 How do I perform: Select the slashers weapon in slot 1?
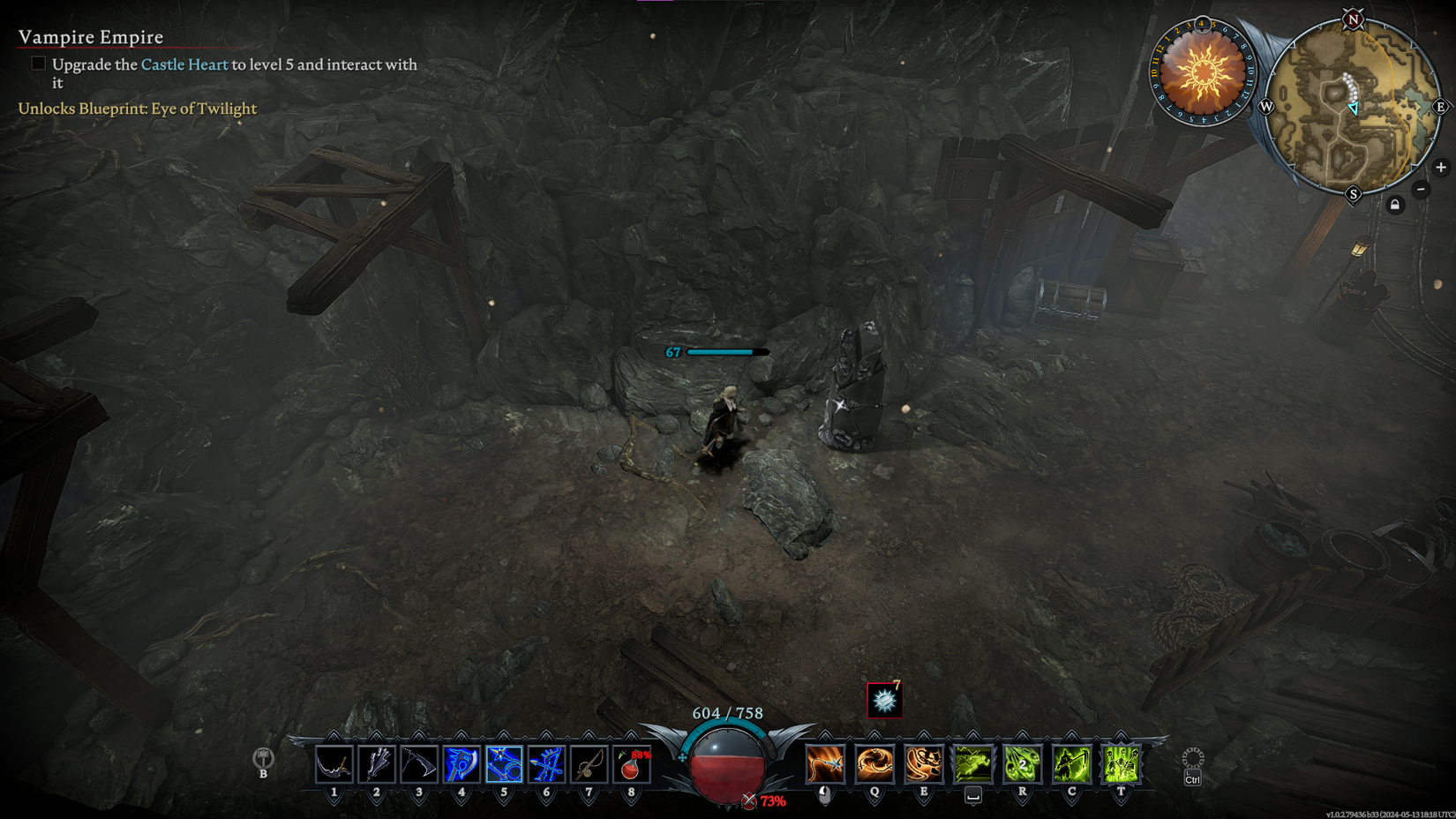334,764
